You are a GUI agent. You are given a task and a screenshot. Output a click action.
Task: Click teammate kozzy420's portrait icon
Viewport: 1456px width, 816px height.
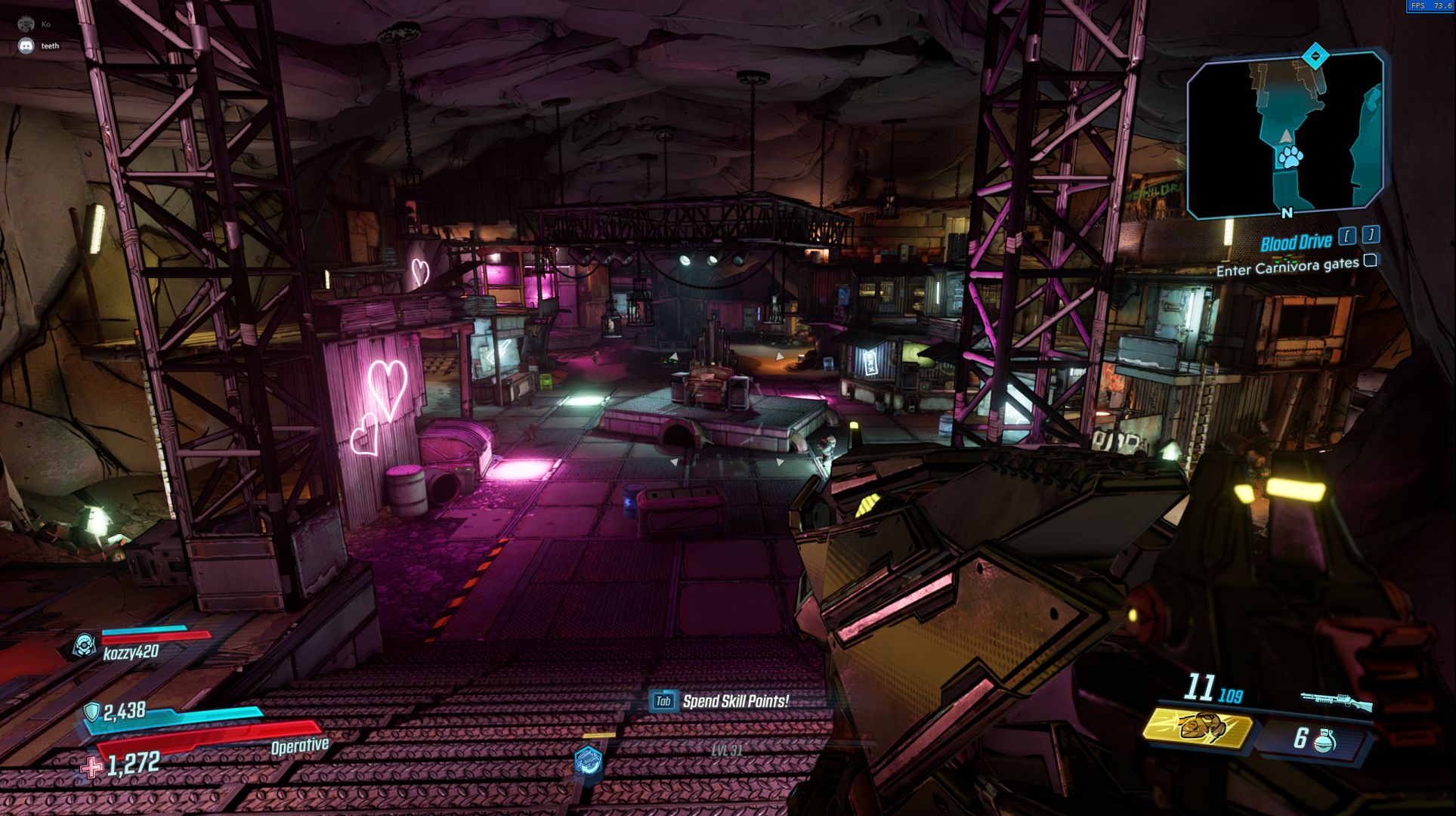pyautogui.click(x=84, y=645)
